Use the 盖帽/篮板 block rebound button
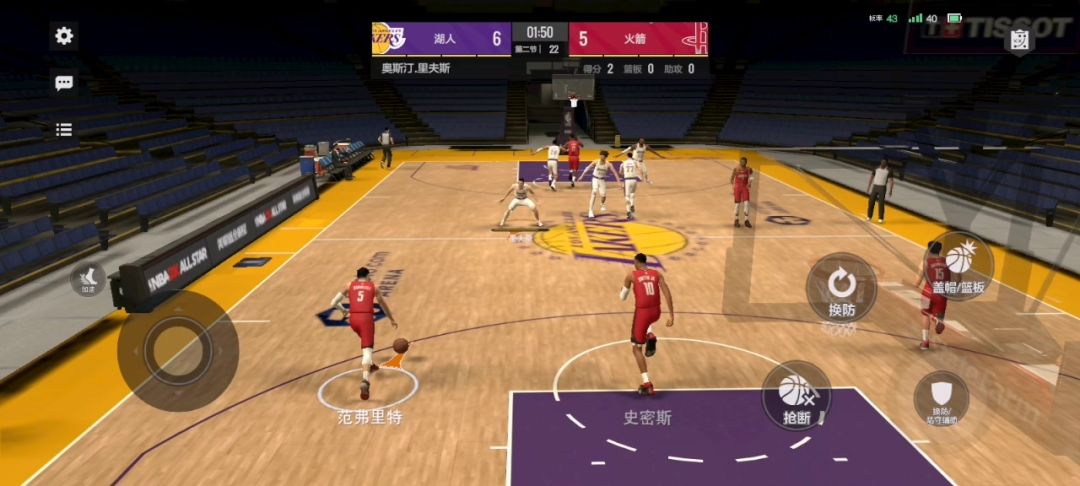 pyautogui.click(x=959, y=266)
